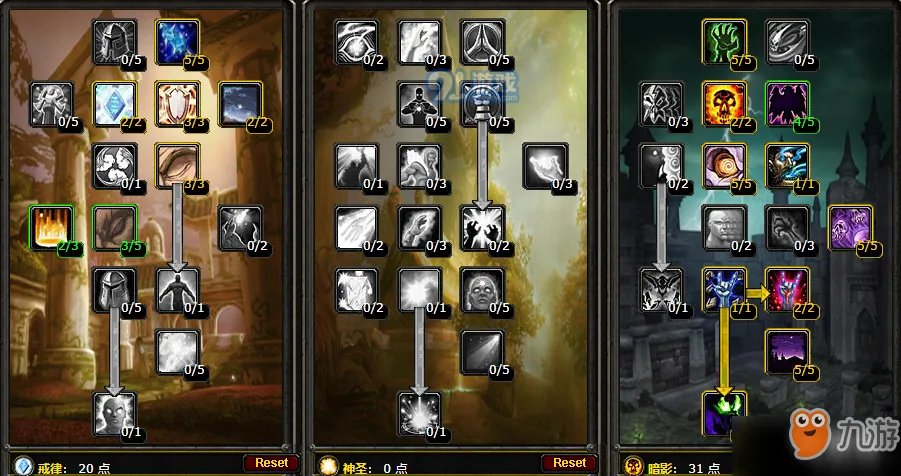Reset the 神圣 talent tree
This screenshot has height=476, width=901.
(569, 462)
